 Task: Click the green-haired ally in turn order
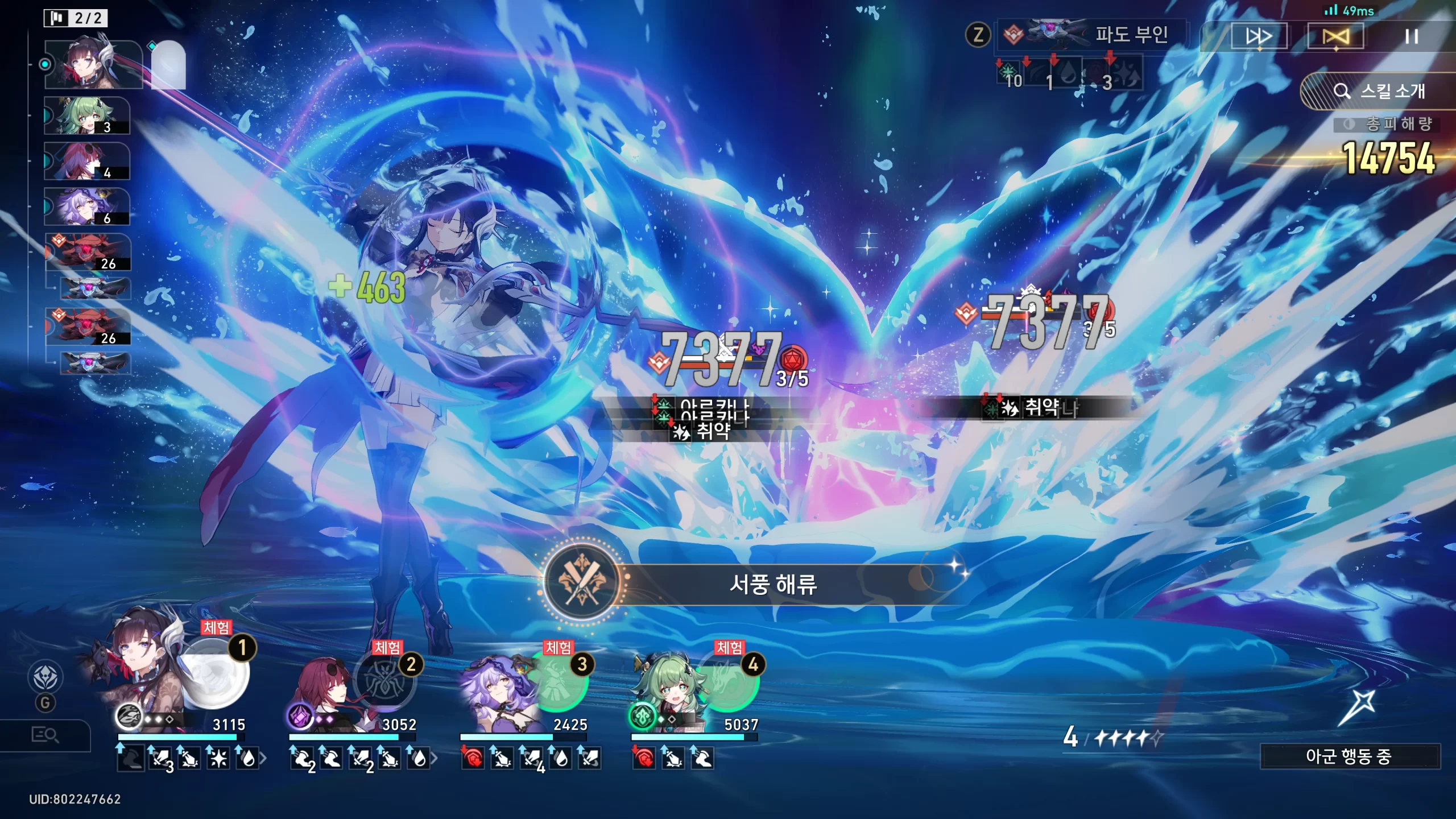point(86,116)
